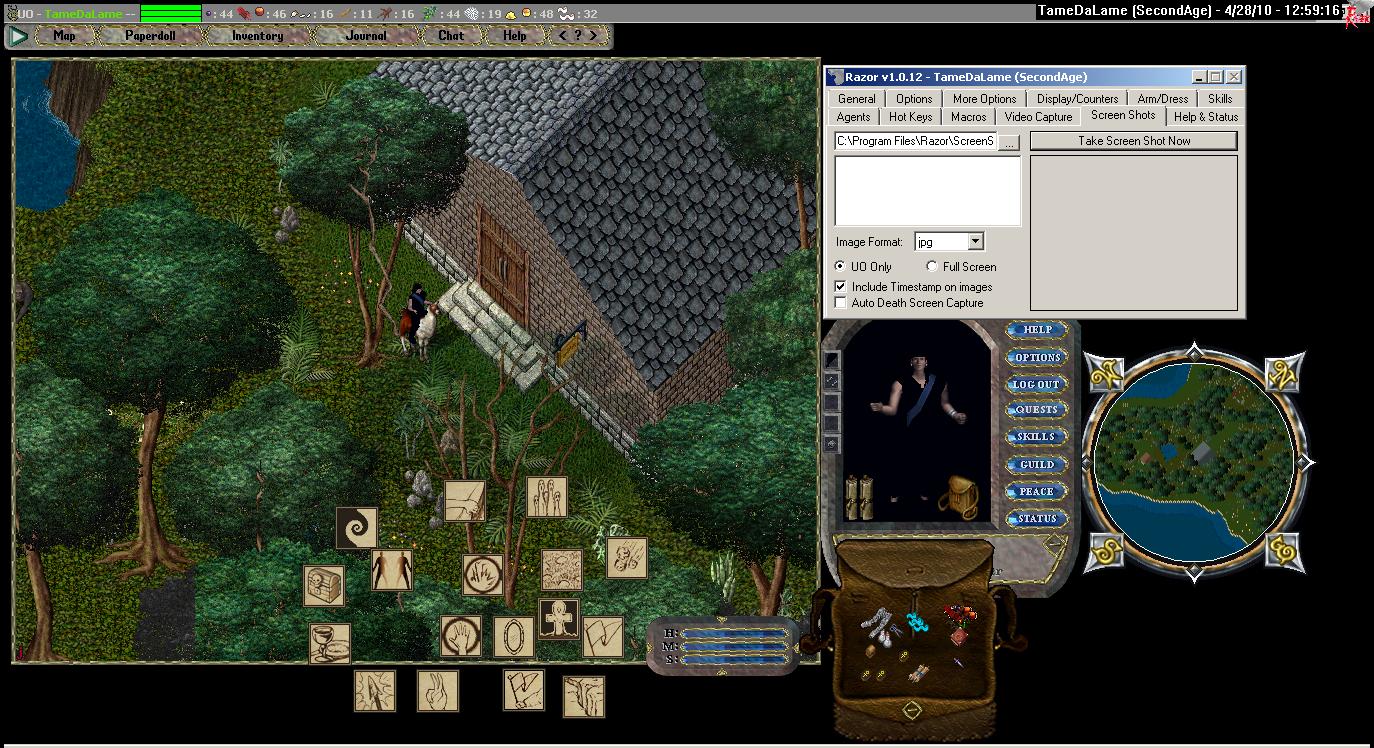Open the STATUS button on paperdoll
Viewport: 1374px width, 748px height.
pos(1036,518)
